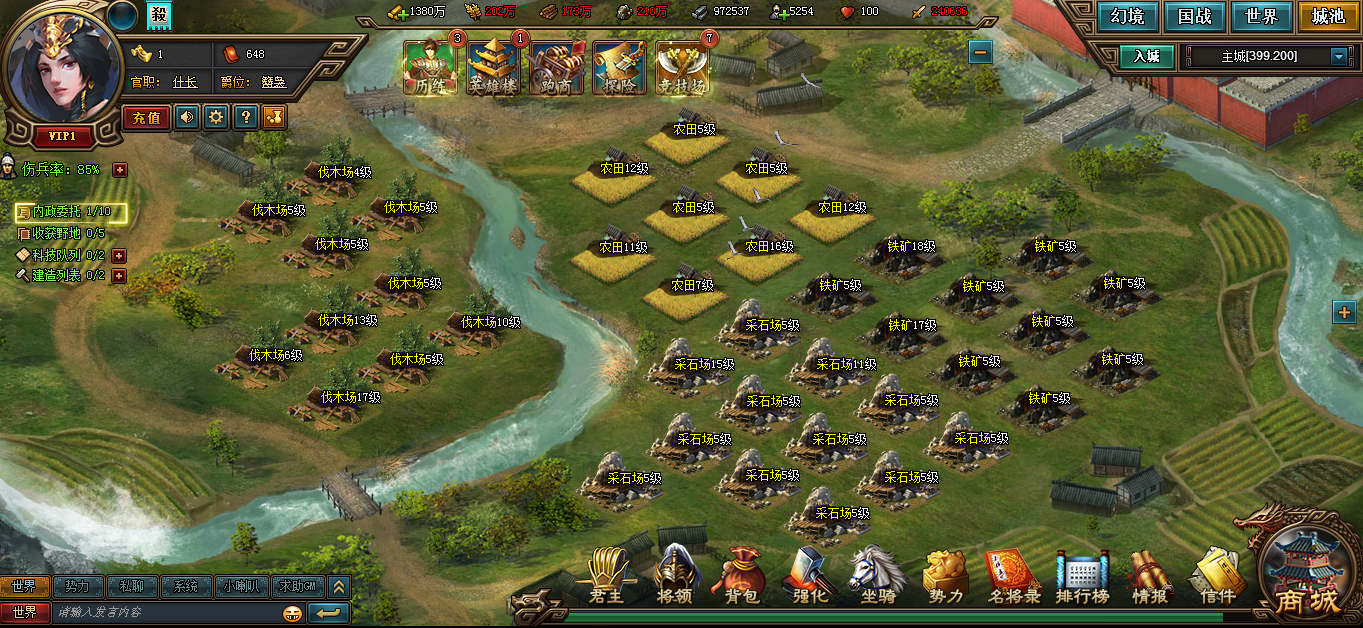Open the 英雄楼 hero tower icon
The image size is (1363, 628).
pos(494,68)
